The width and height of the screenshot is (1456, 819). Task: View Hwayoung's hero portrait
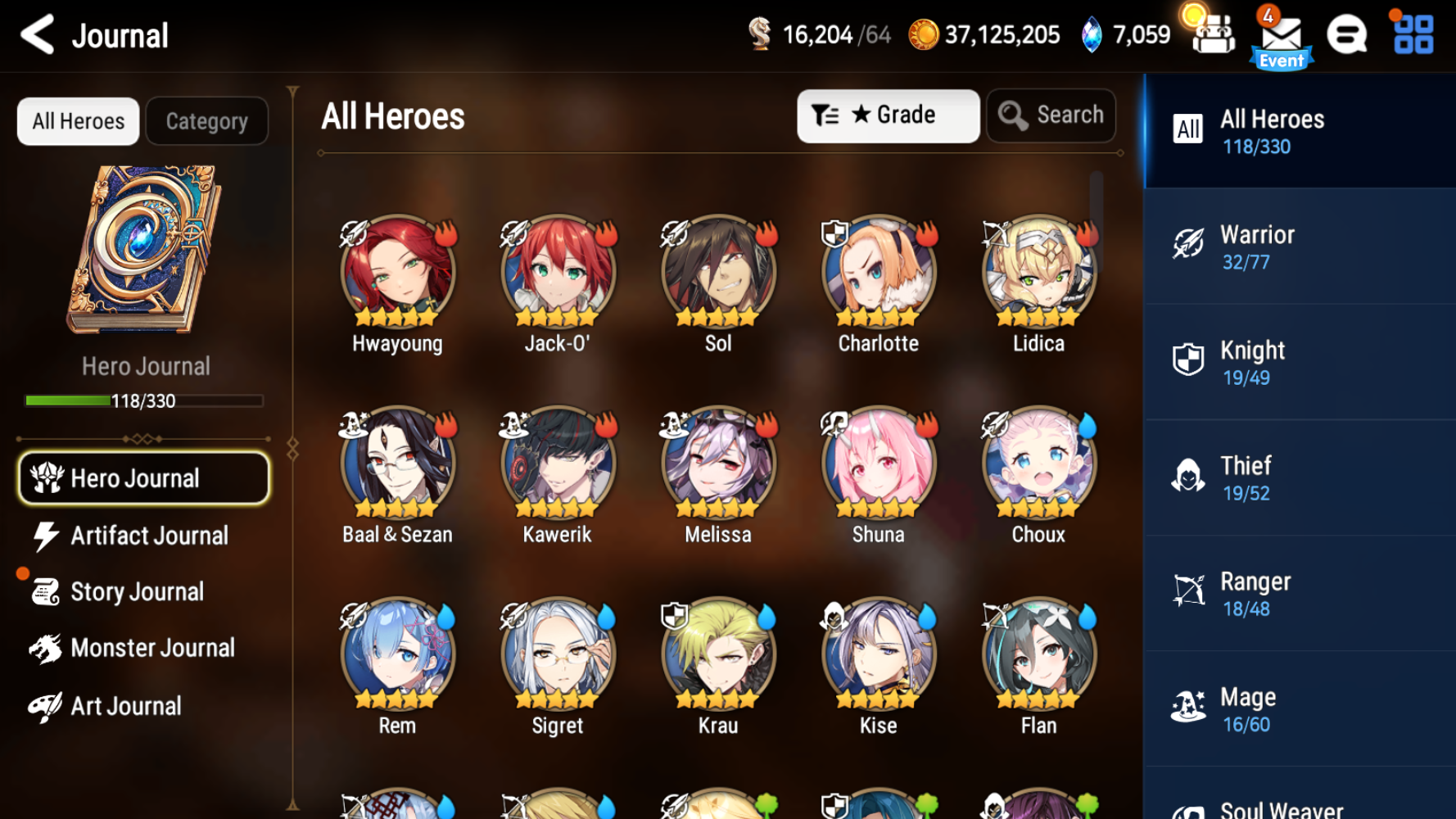pos(397,273)
